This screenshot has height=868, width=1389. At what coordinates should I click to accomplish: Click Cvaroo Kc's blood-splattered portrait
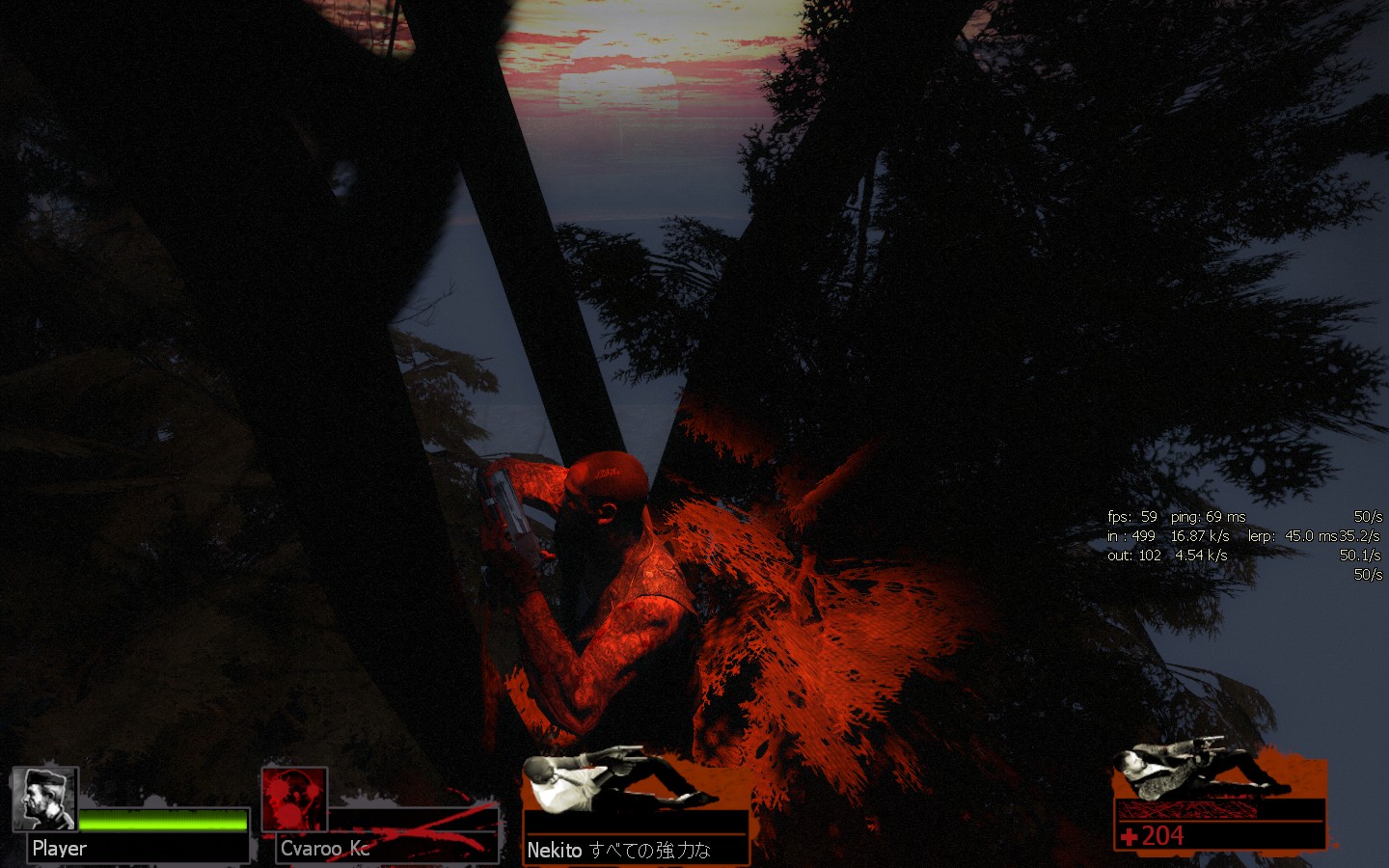click(x=294, y=800)
